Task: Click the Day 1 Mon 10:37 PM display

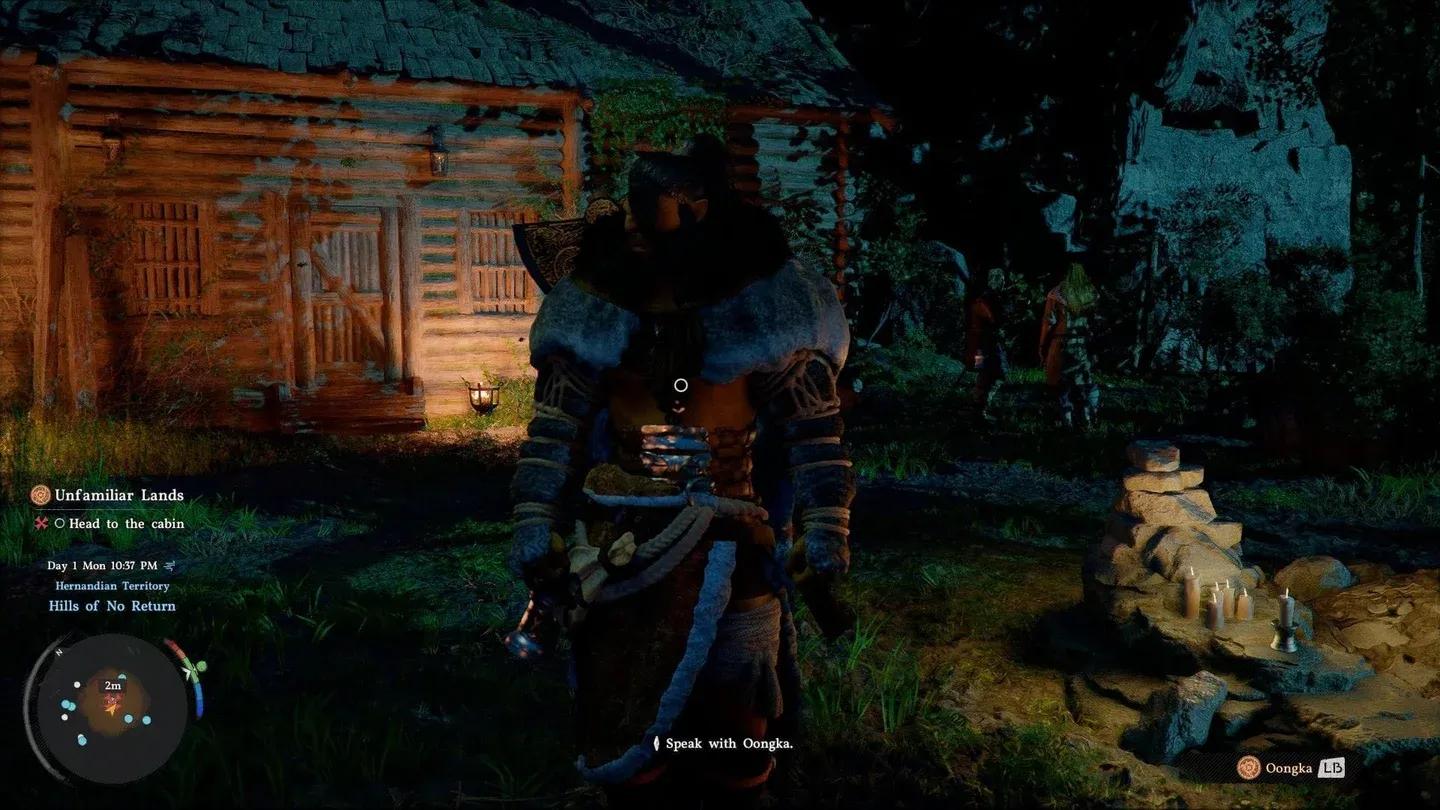Action: (x=101, y=565)
